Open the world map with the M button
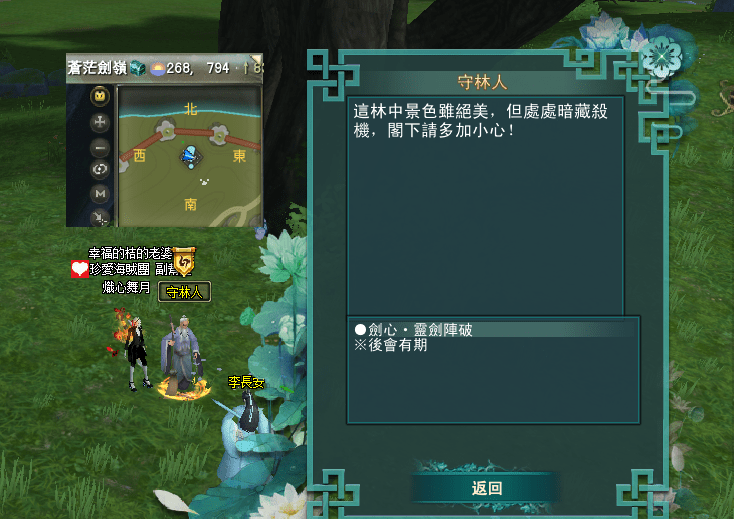734x519 pixels. point(100,193)
